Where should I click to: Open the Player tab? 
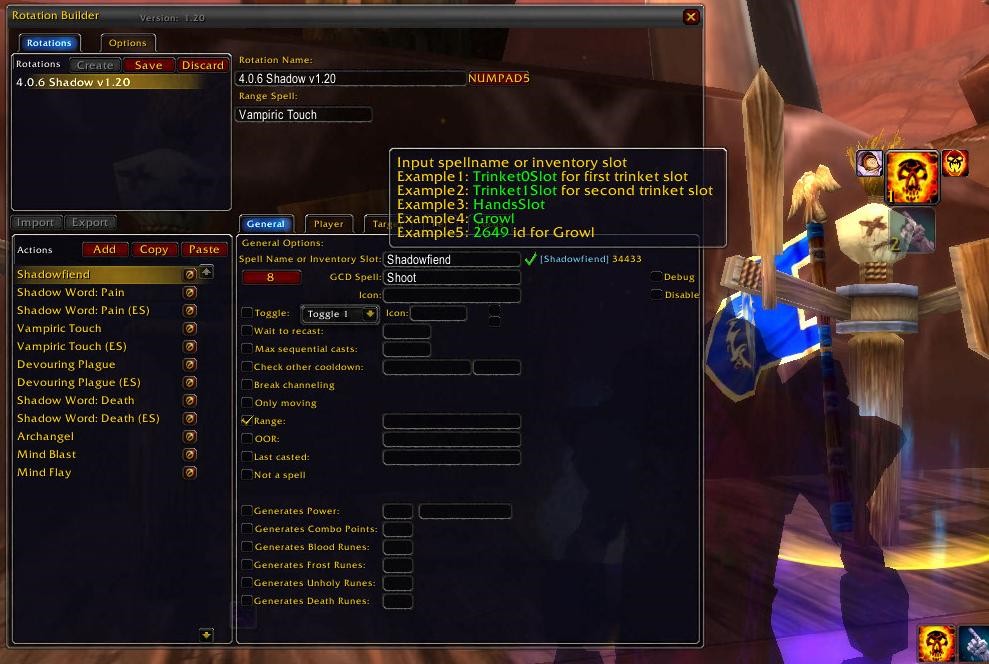click(x=328, y=224)
